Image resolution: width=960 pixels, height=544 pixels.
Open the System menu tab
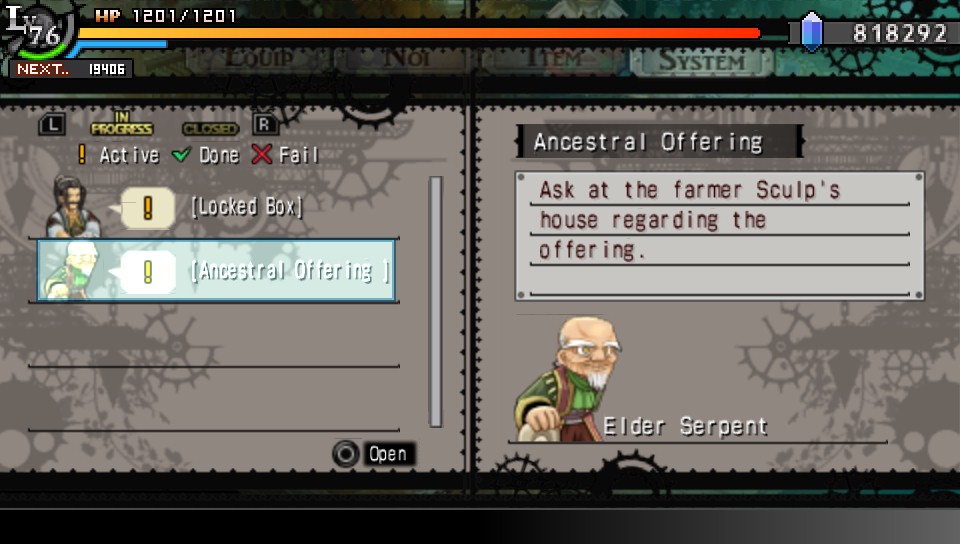click(x=701, y=60)
